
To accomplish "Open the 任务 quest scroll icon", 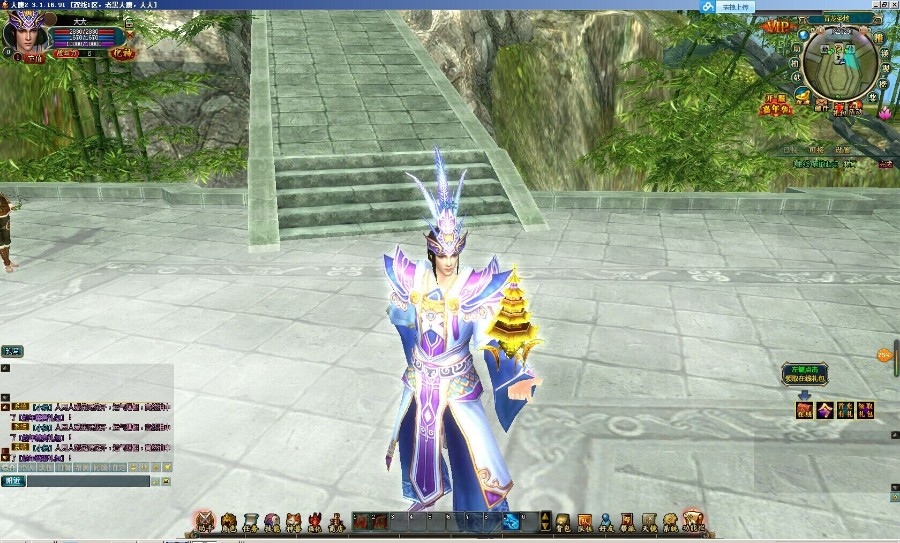I will click(x=248, y=521).
